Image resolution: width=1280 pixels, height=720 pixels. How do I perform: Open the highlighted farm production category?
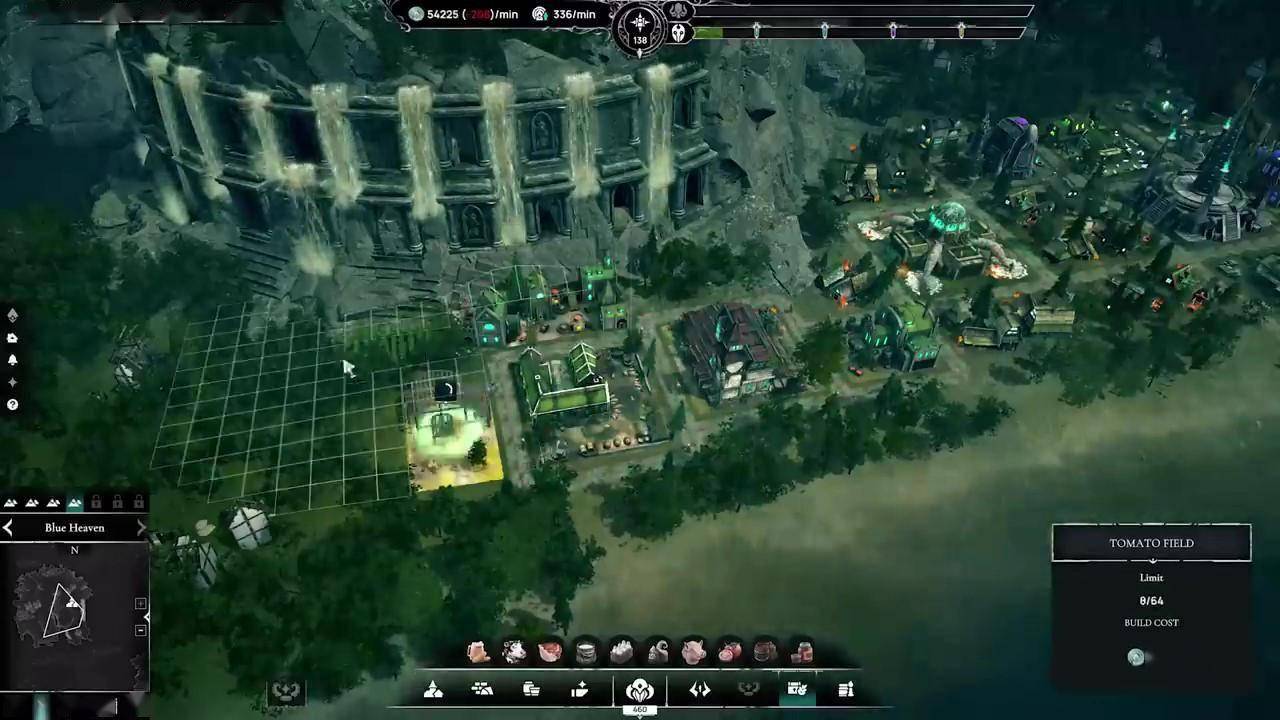797,689
